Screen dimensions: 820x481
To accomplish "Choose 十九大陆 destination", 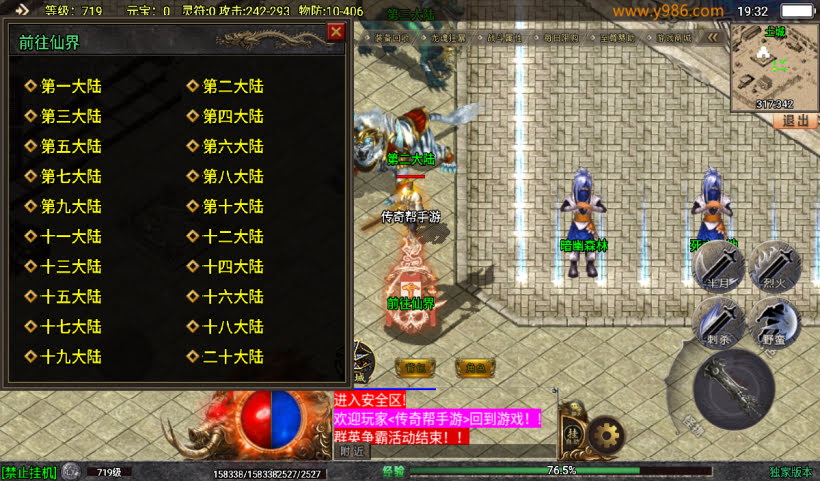I will pos(71,357).
